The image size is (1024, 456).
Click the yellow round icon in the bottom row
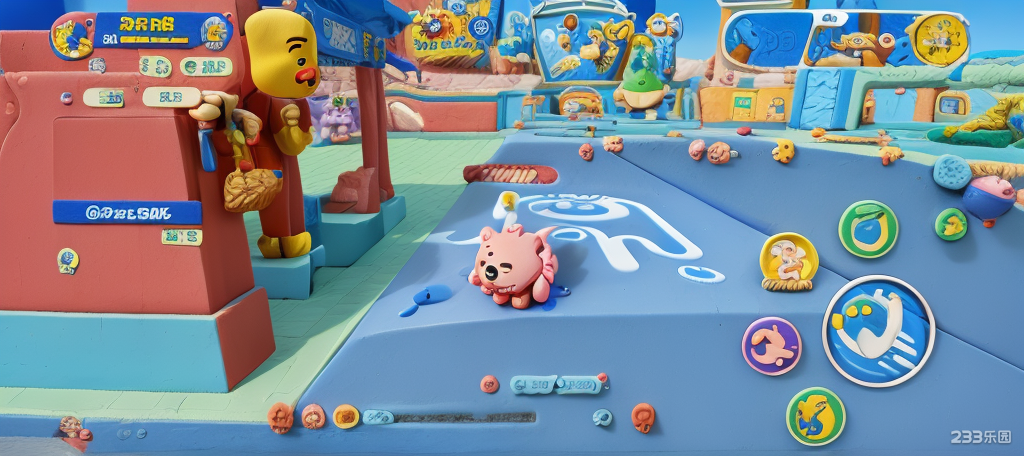pos(346,415)
